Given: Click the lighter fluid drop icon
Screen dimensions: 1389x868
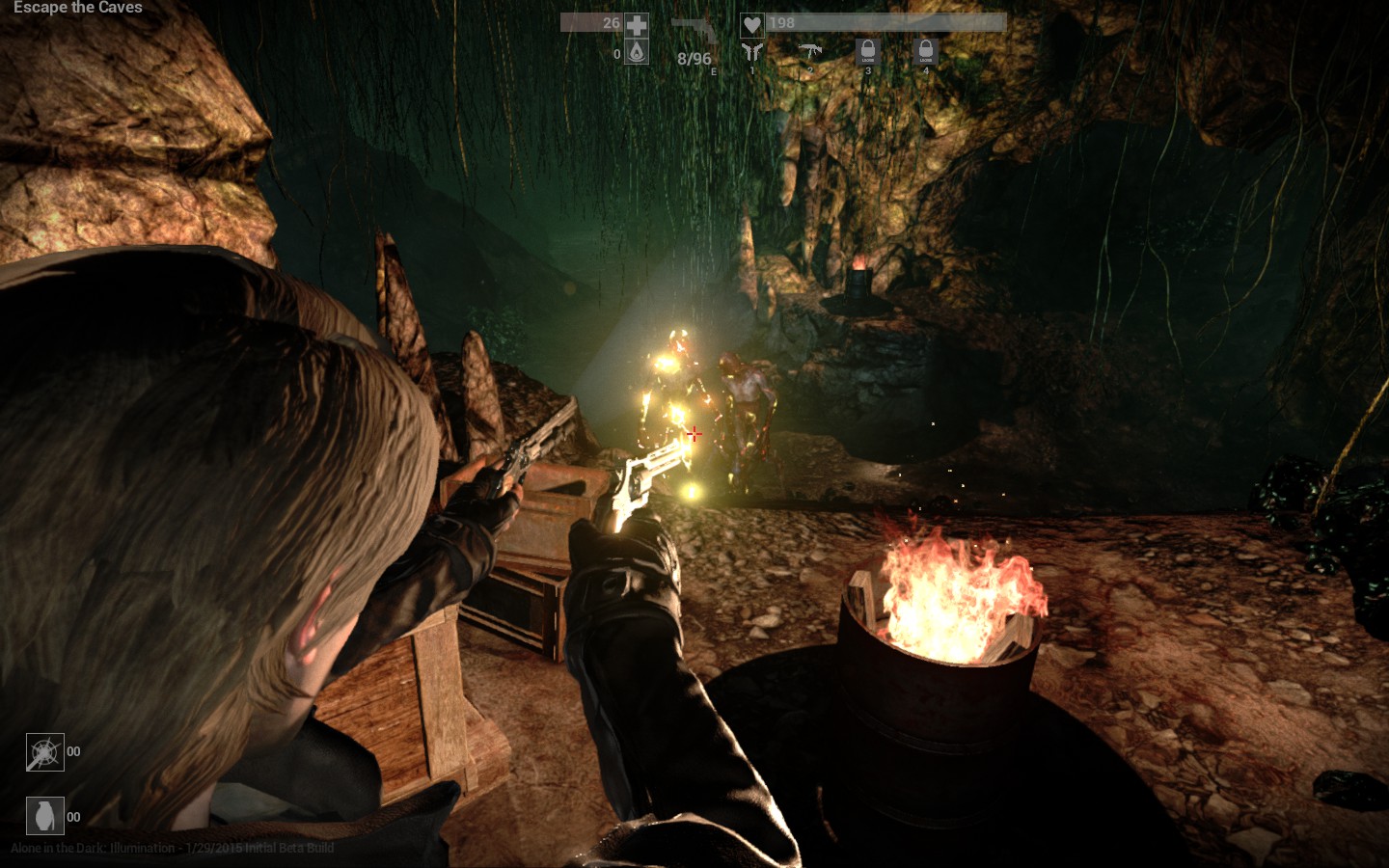Looking at the screenshot, I should pyautogui.click(x=639, y=53).
